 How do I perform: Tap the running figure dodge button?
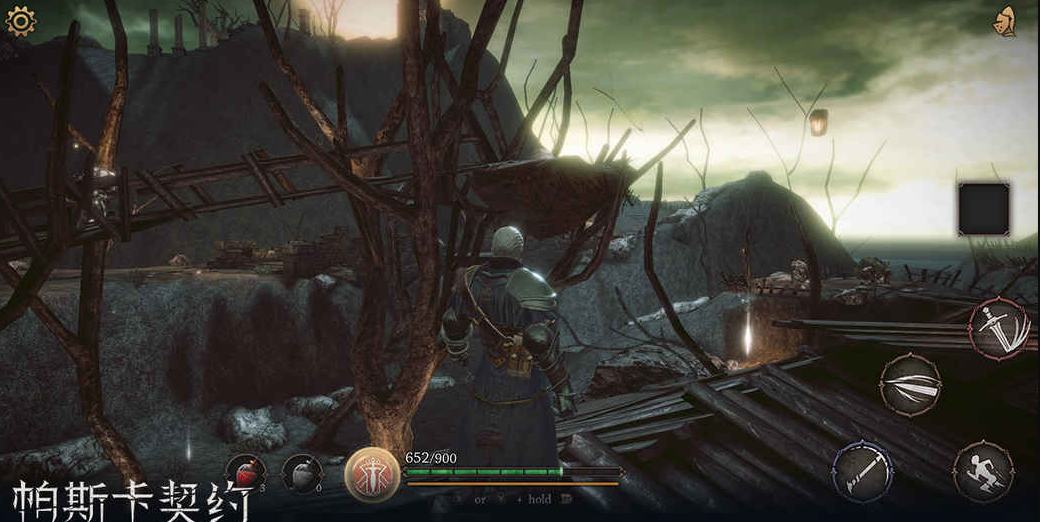[982, 470]
